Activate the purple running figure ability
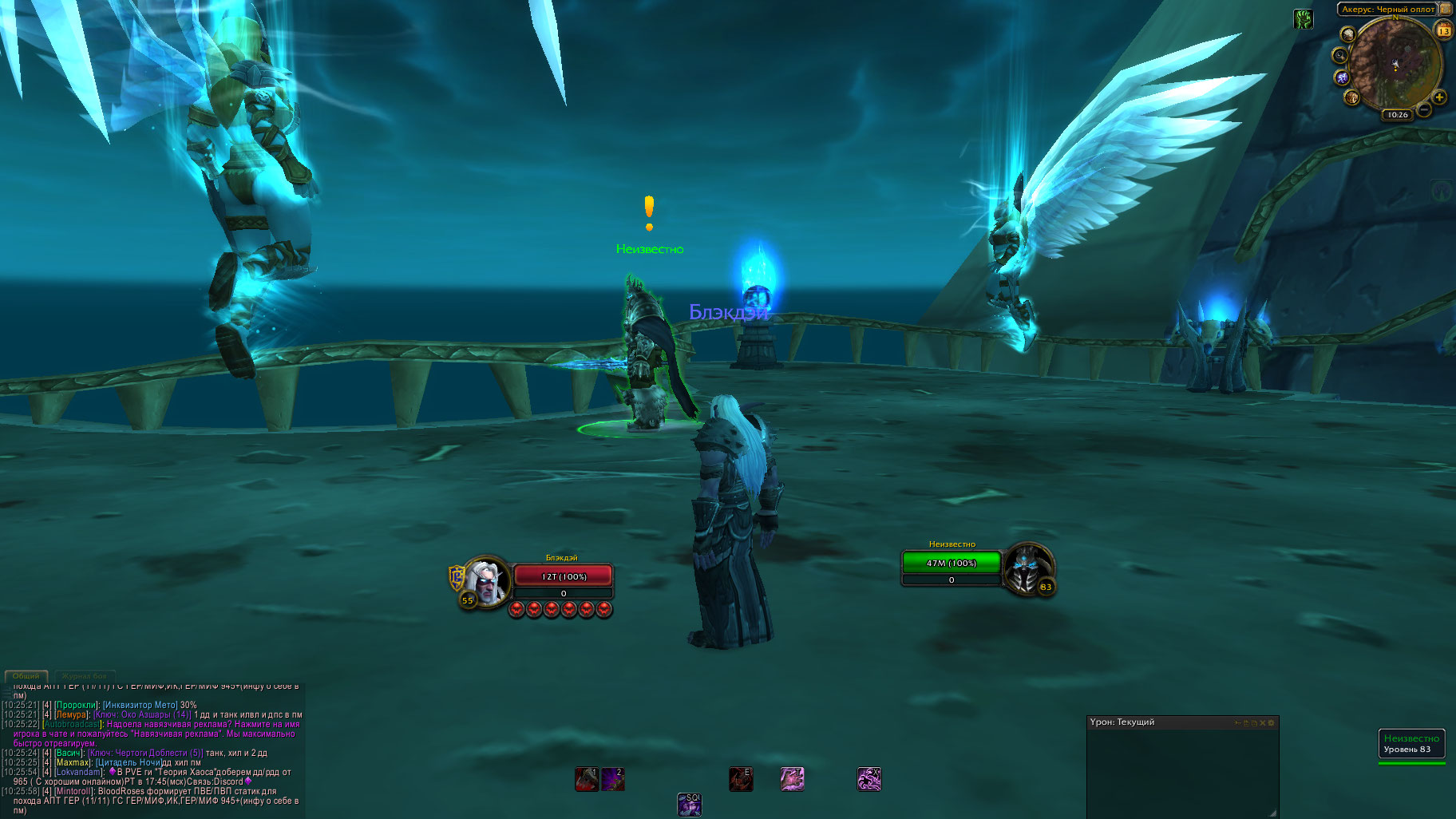 [x=868, y=779]
